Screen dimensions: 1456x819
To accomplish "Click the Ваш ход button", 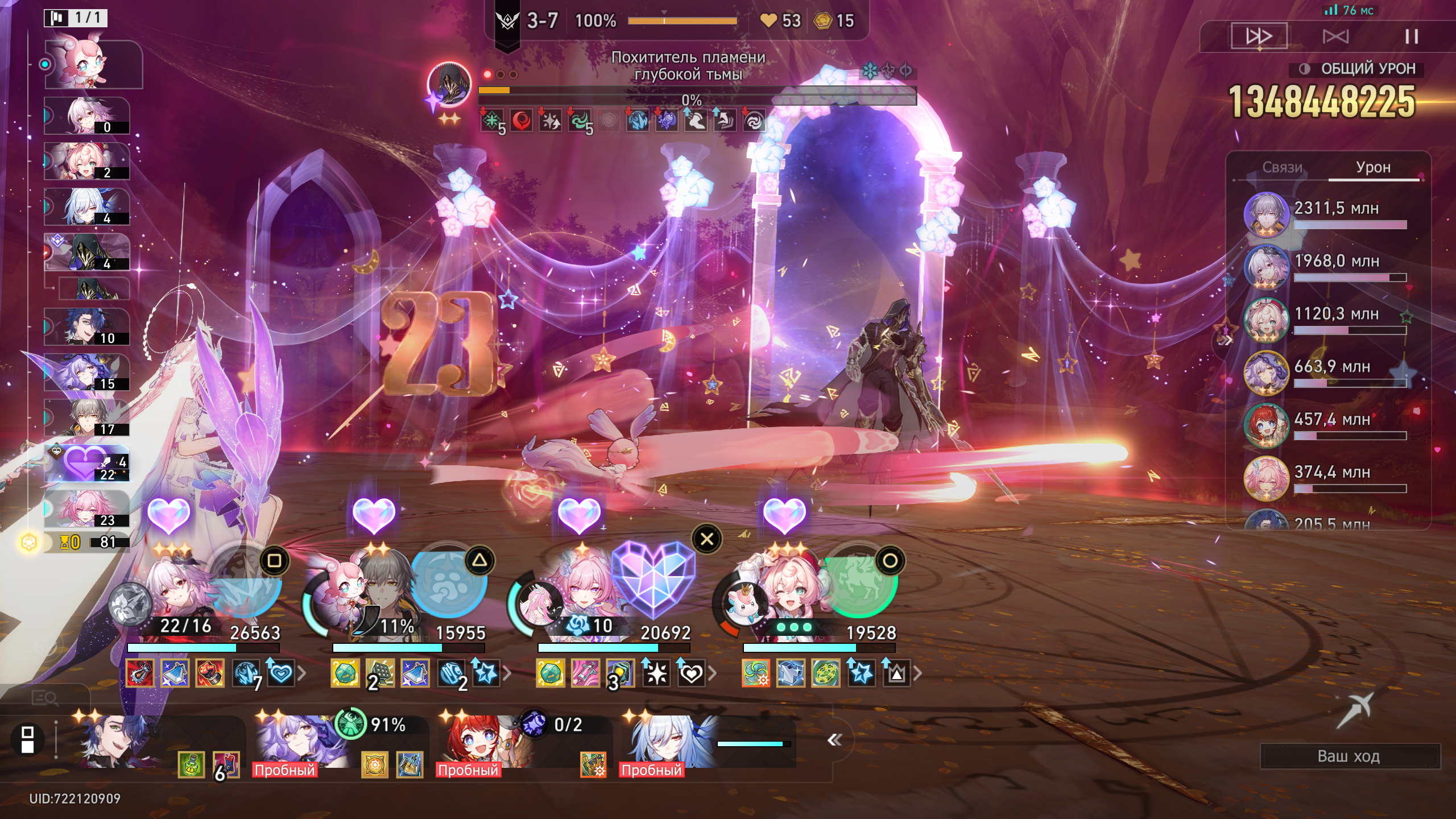I will coord(1349,756).
